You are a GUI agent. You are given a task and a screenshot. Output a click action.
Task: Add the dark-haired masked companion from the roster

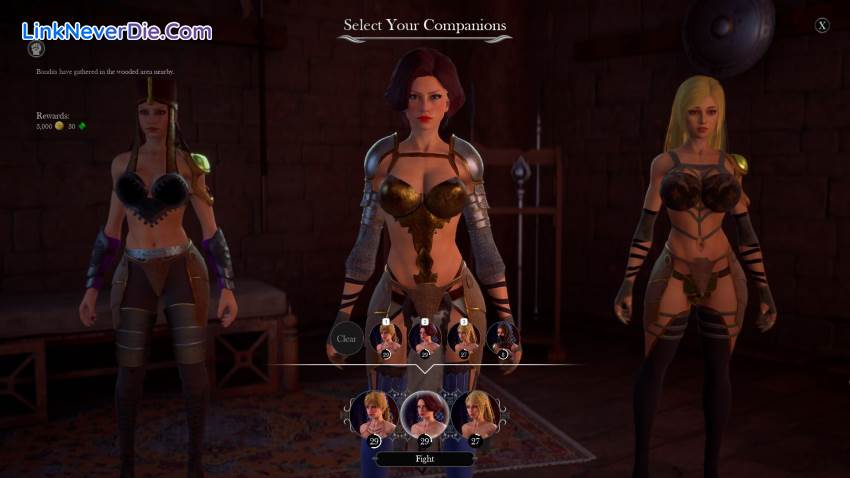(502, 337)
